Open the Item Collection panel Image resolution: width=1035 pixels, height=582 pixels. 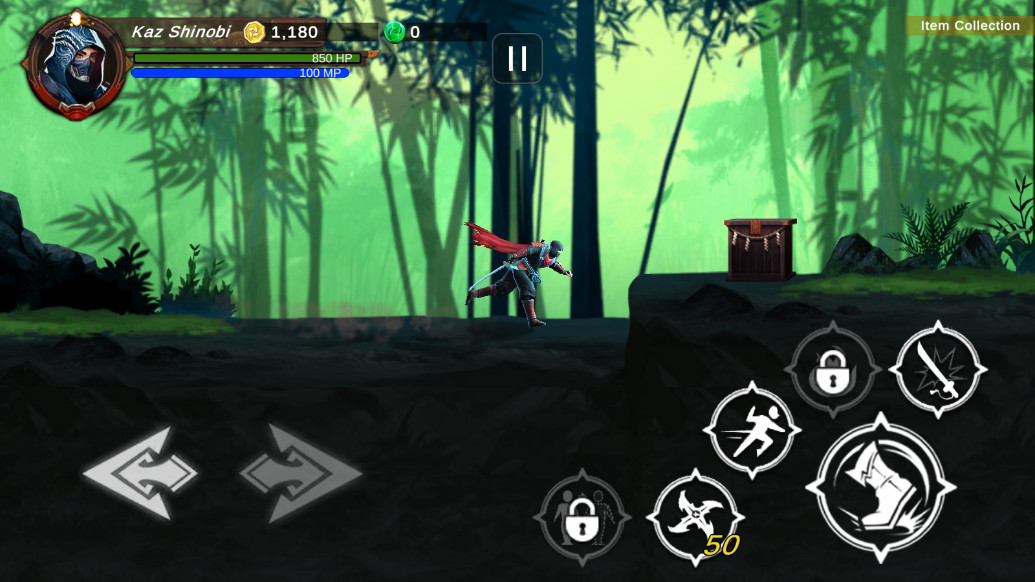pyautogui.click(x=969, y=26)
